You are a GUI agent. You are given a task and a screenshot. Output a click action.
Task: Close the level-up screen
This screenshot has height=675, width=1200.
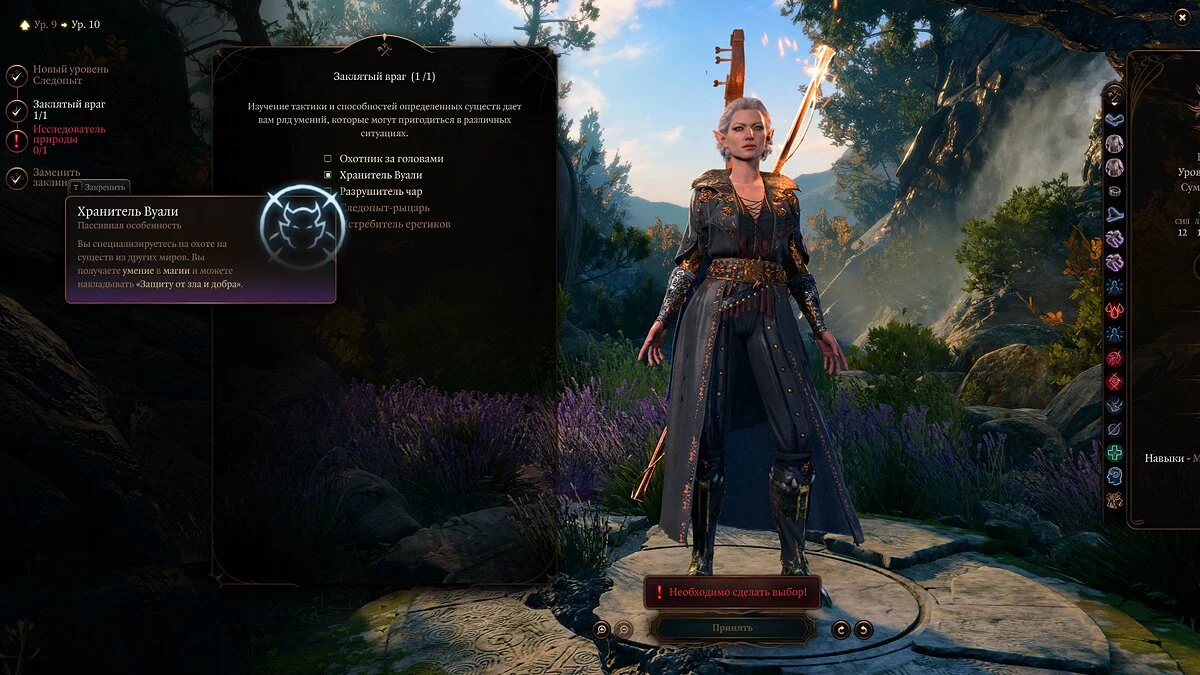pyautogui.click(x=1182, y=17)
